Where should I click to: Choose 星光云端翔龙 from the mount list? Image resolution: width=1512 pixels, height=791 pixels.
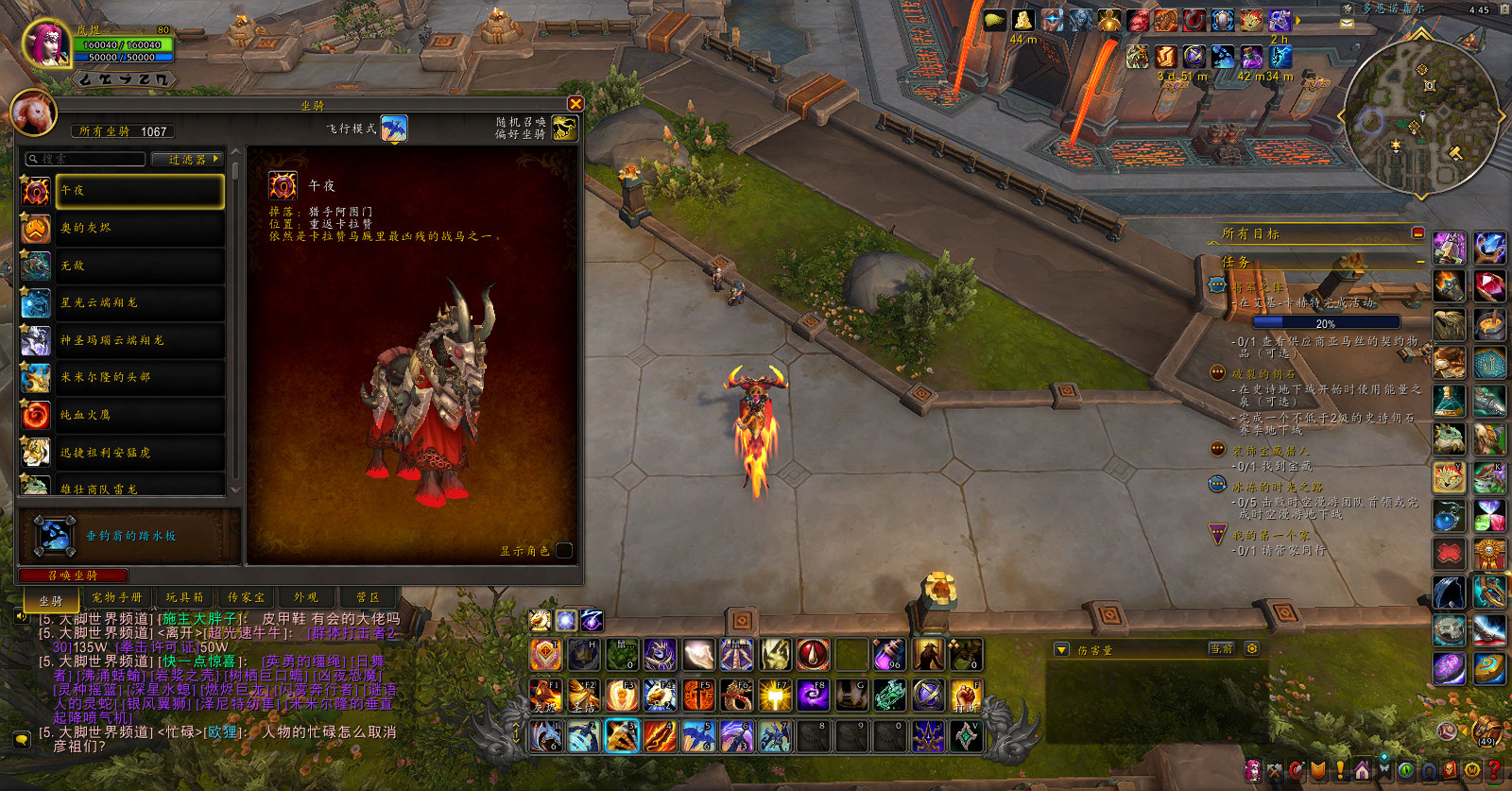139,302
